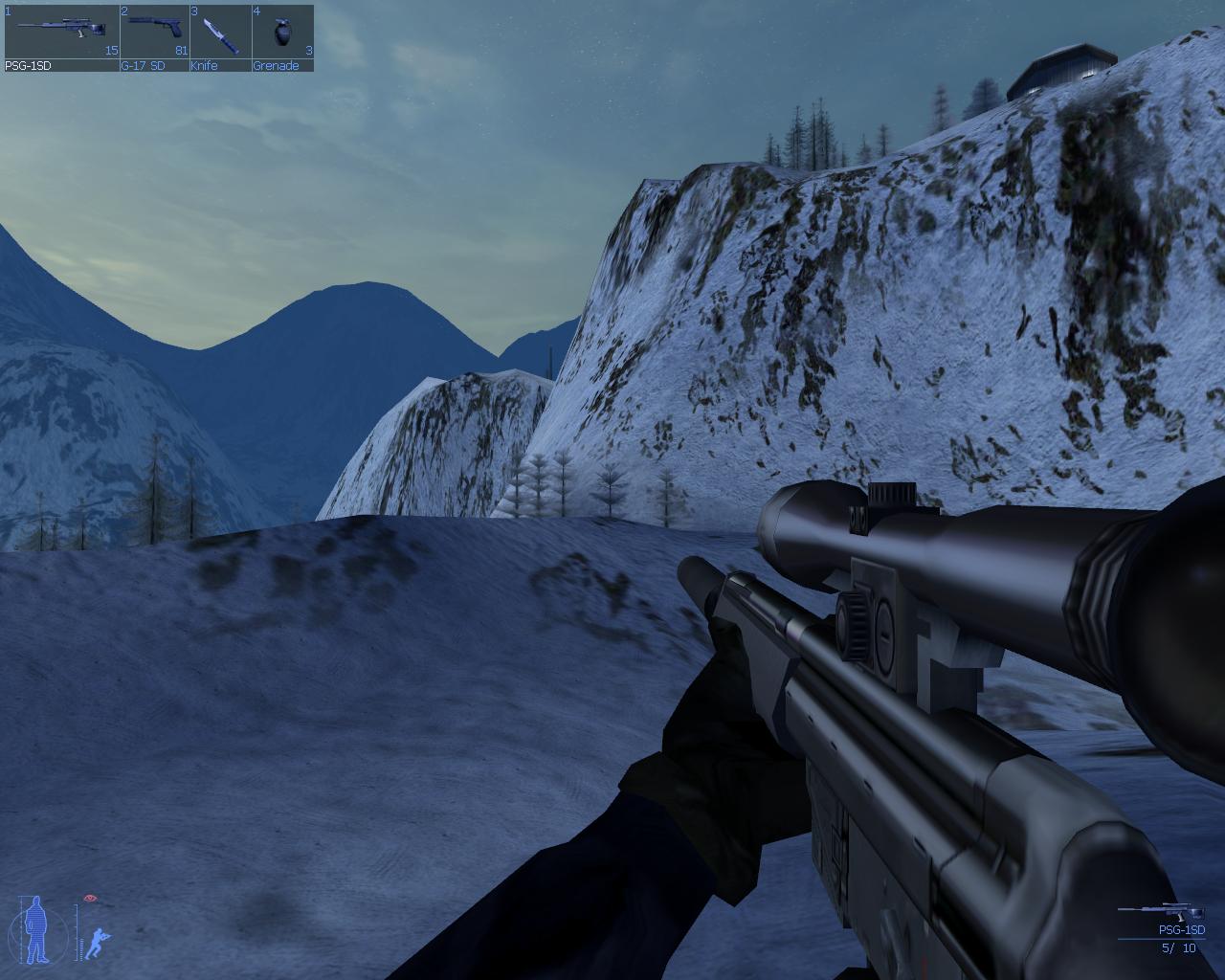Click the standing player silhouette indicator
This screenshot has width=1225, height=980.
coord(34,928)
